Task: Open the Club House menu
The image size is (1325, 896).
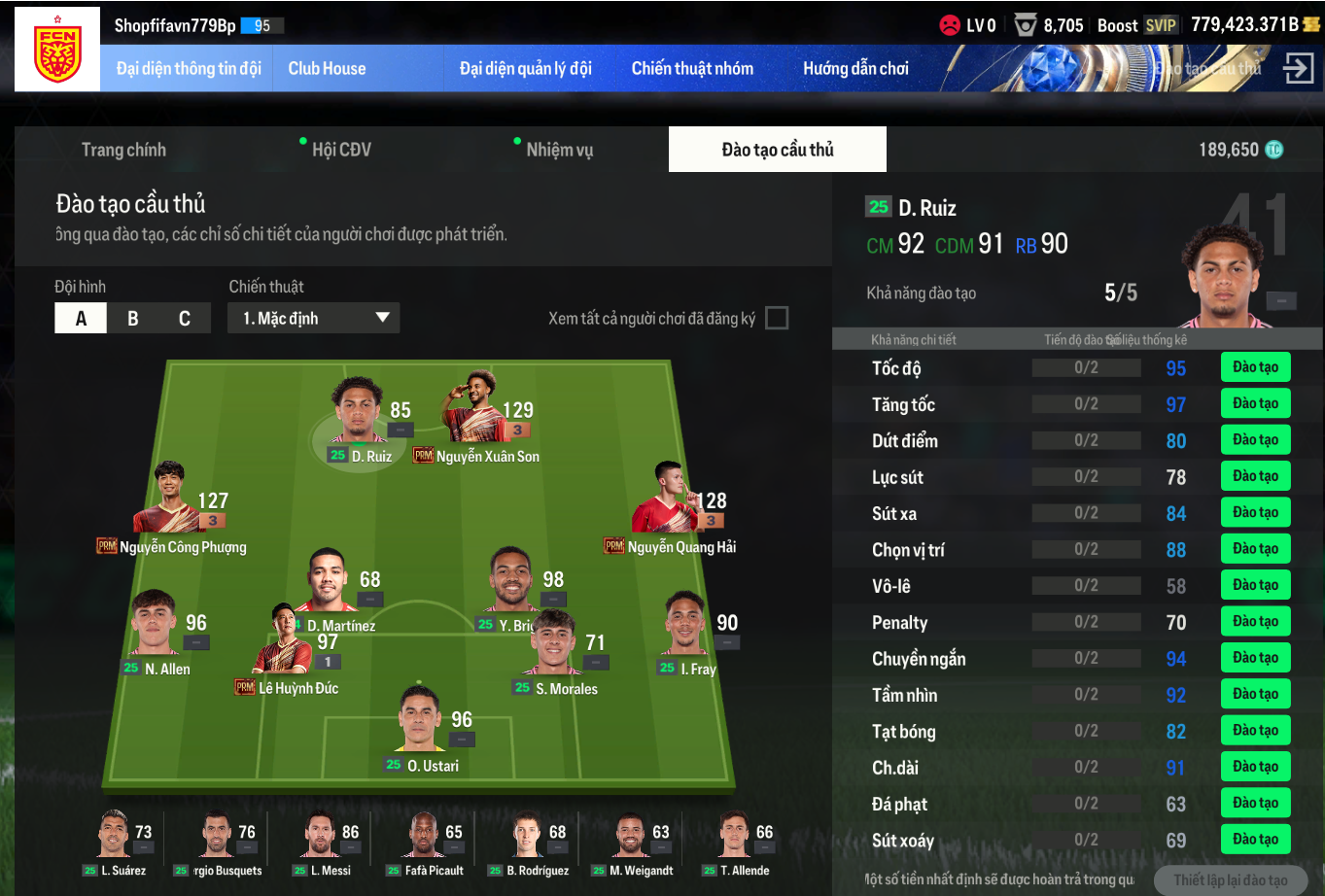Action: tap(327, 69)
